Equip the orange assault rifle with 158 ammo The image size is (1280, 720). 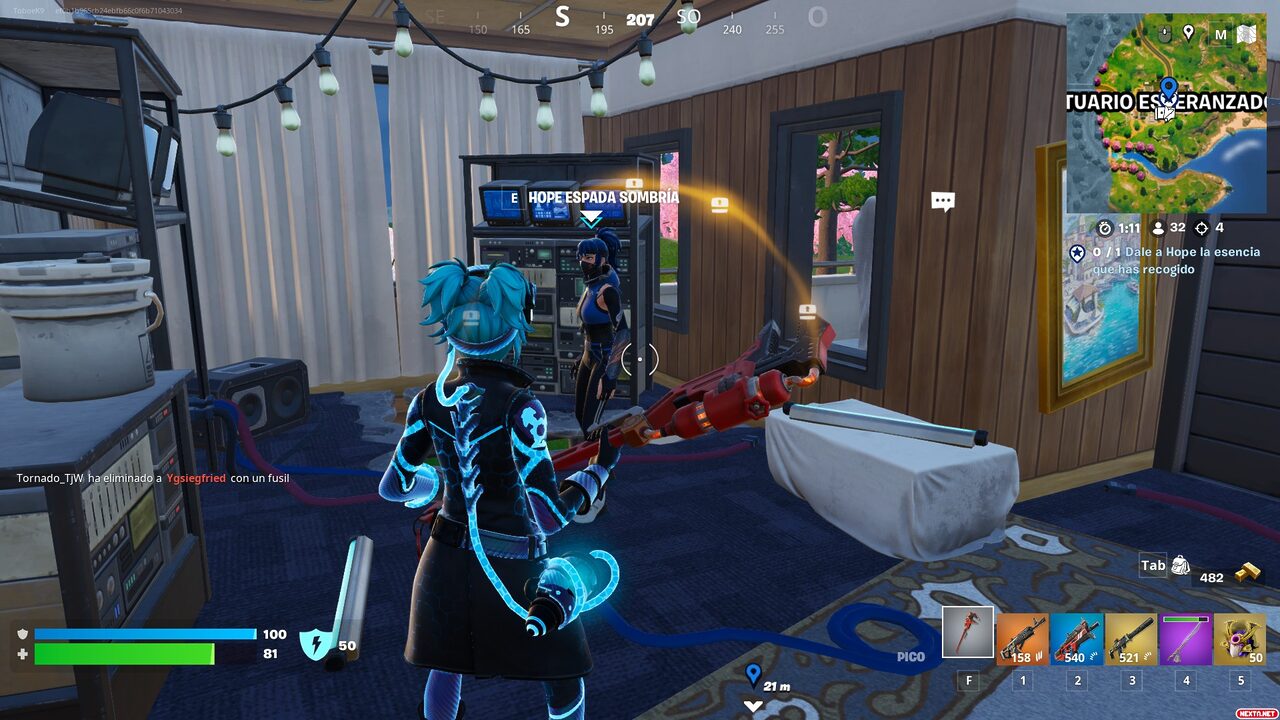click(x=1022, y=639)
